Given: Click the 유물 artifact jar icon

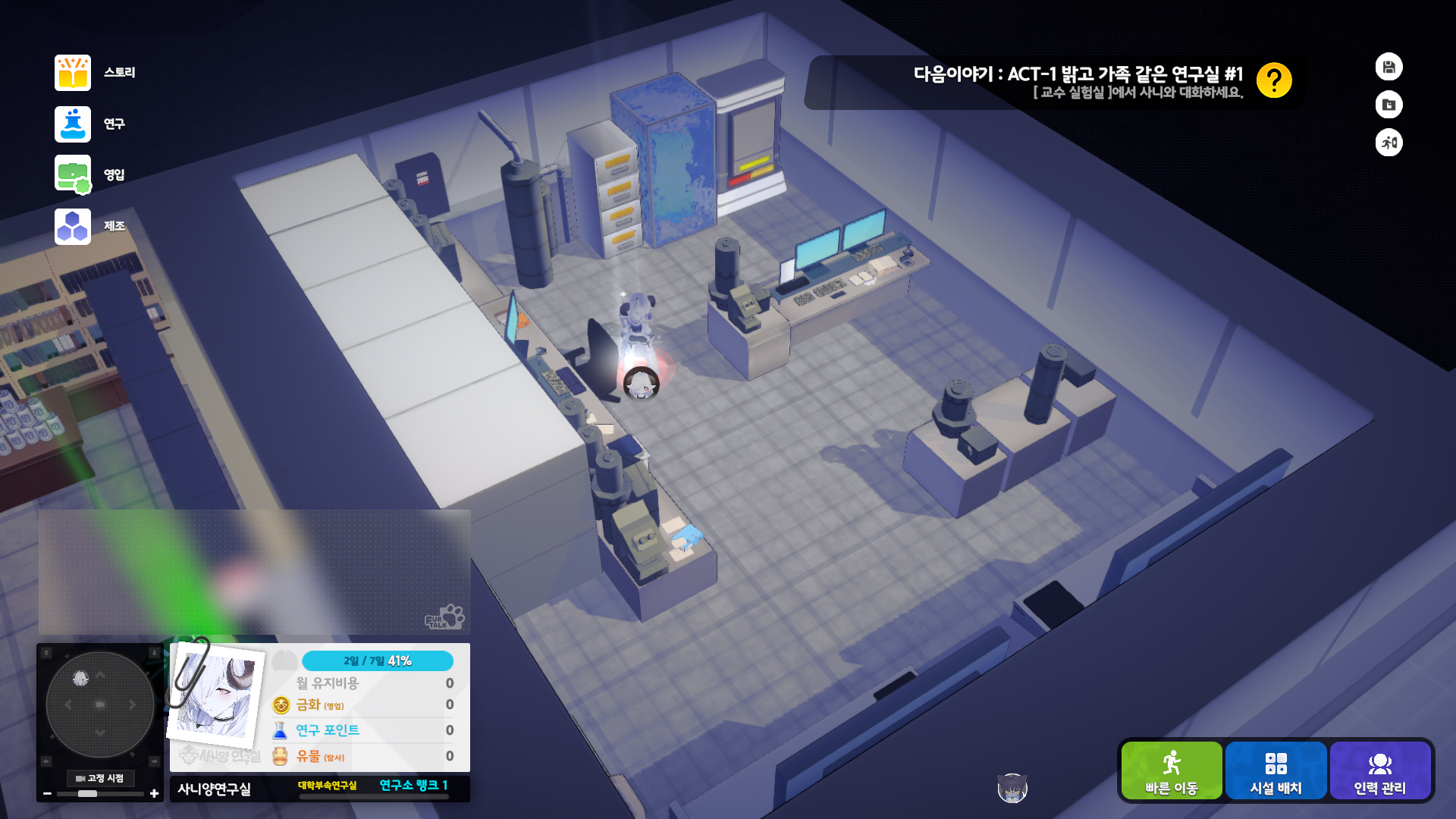Looking at the screenshot, I should [279, 755].
